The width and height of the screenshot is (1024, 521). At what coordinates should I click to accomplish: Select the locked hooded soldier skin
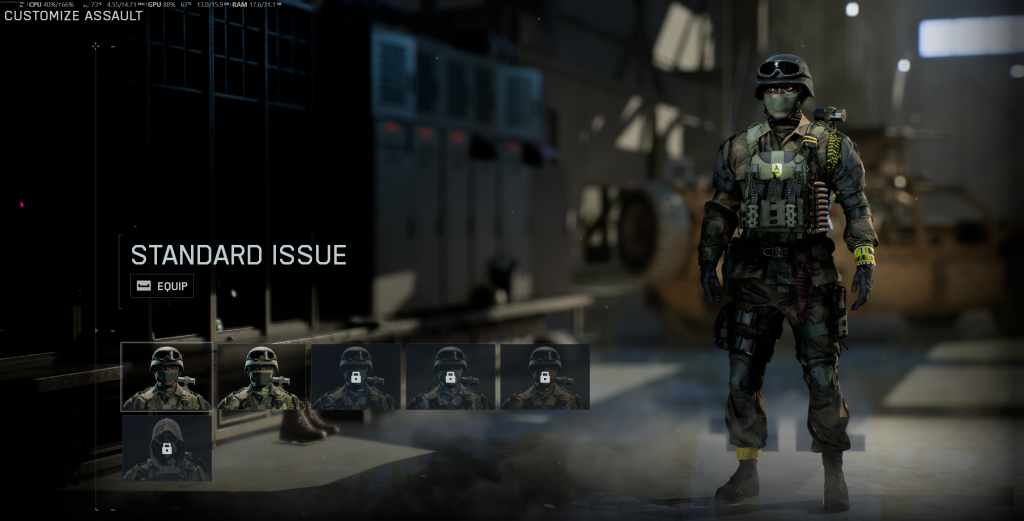point(166,448)
